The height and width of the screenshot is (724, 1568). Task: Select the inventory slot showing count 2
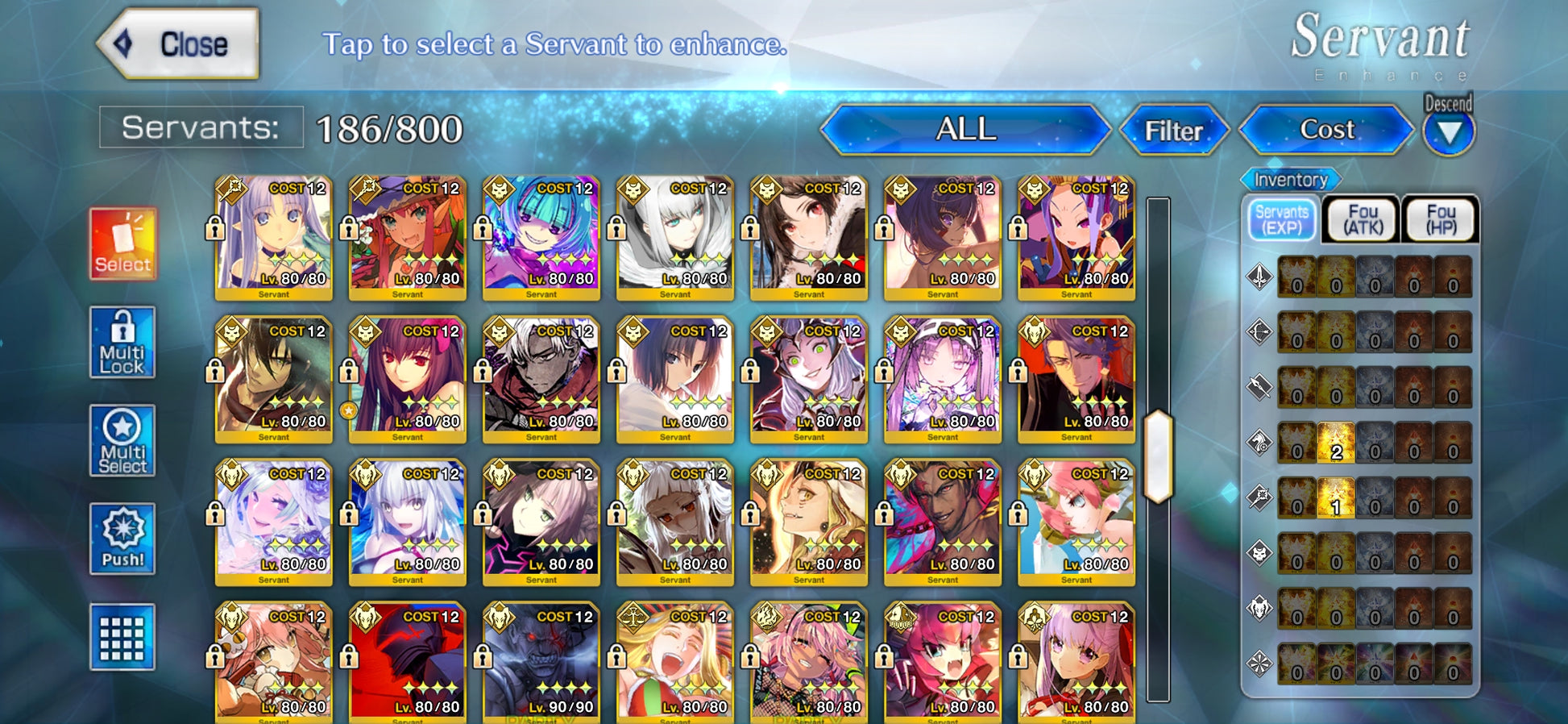click(x=1336, y=443)
